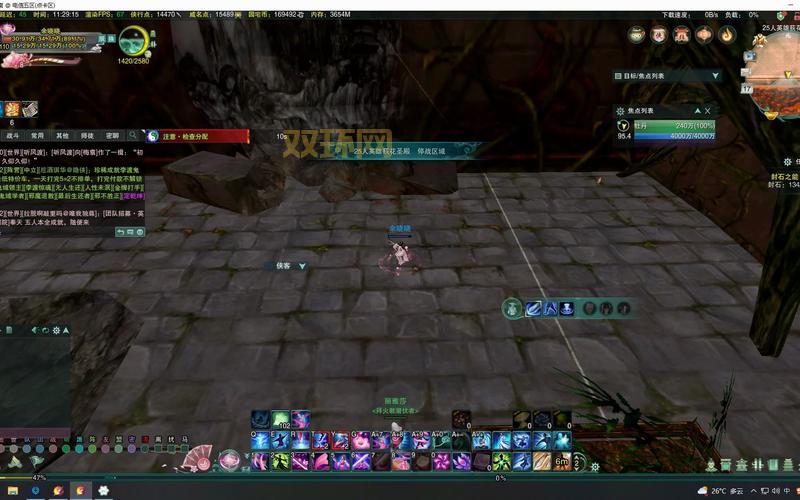Open the 常用 chat tab
800x500 pixels.
click(37, 135)
